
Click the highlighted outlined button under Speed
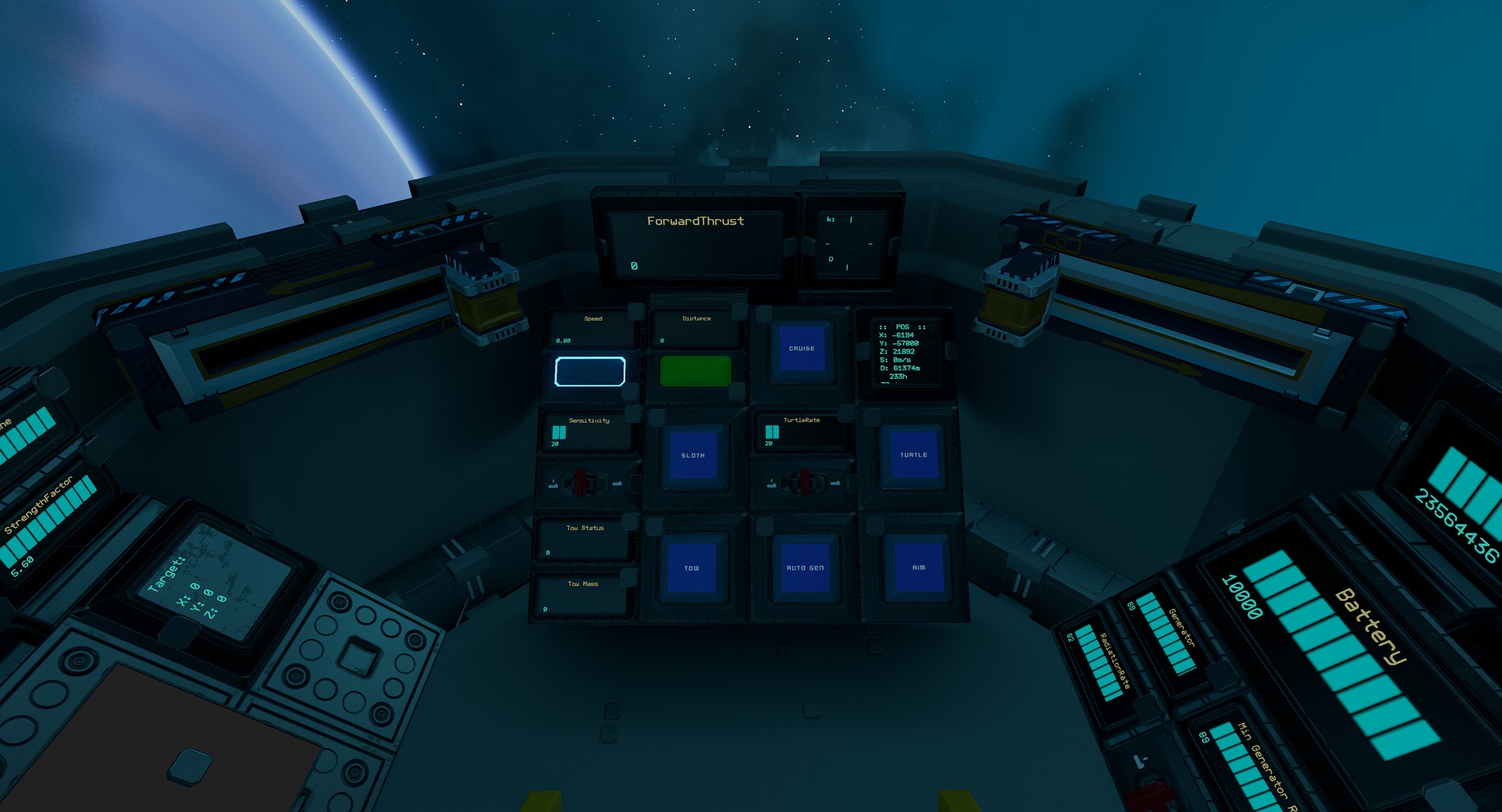point(590,371)
